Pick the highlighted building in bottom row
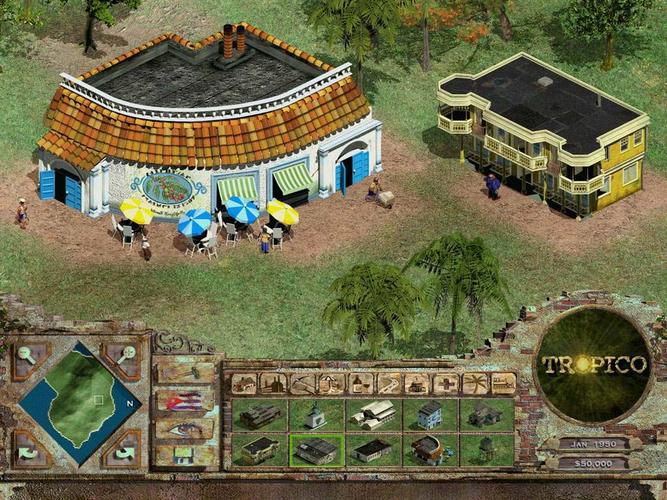 point(316,449)
